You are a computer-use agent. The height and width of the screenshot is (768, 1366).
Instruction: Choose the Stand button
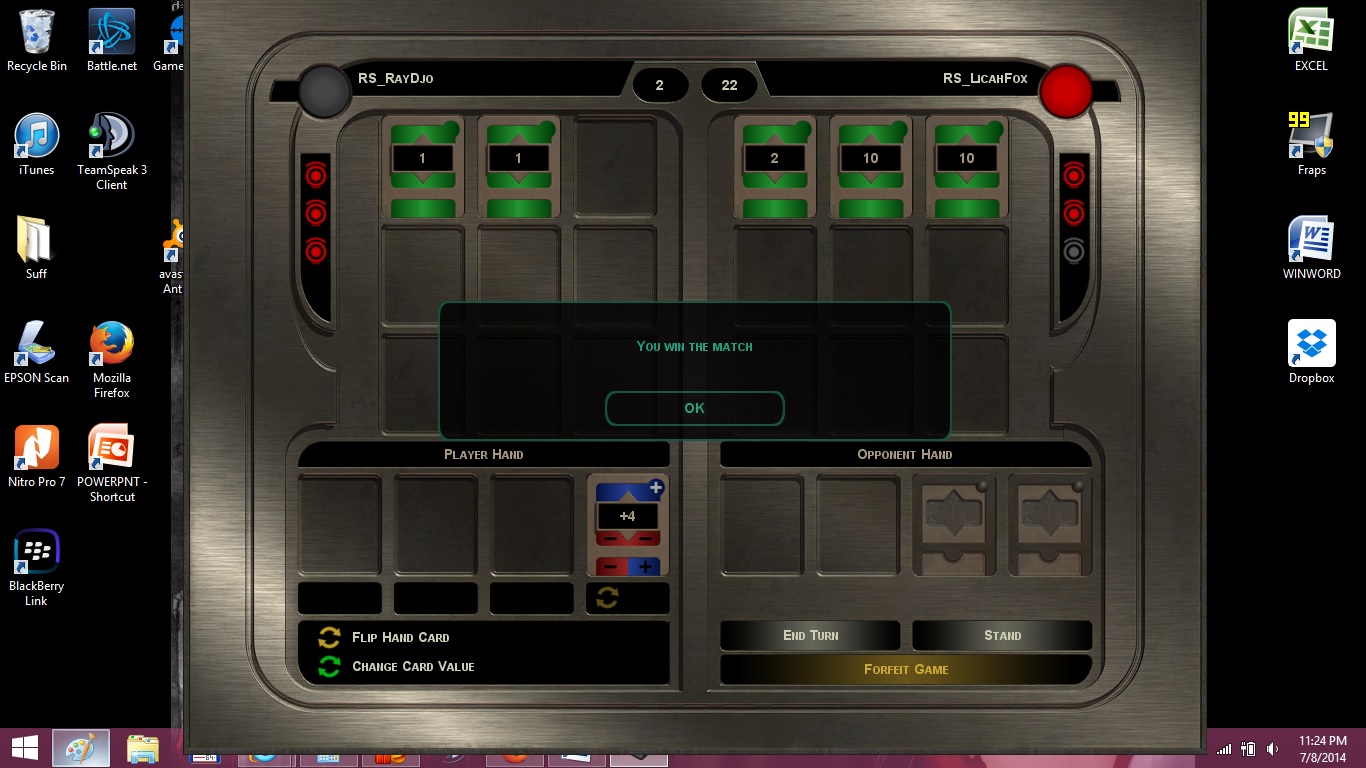[1002, 636]
